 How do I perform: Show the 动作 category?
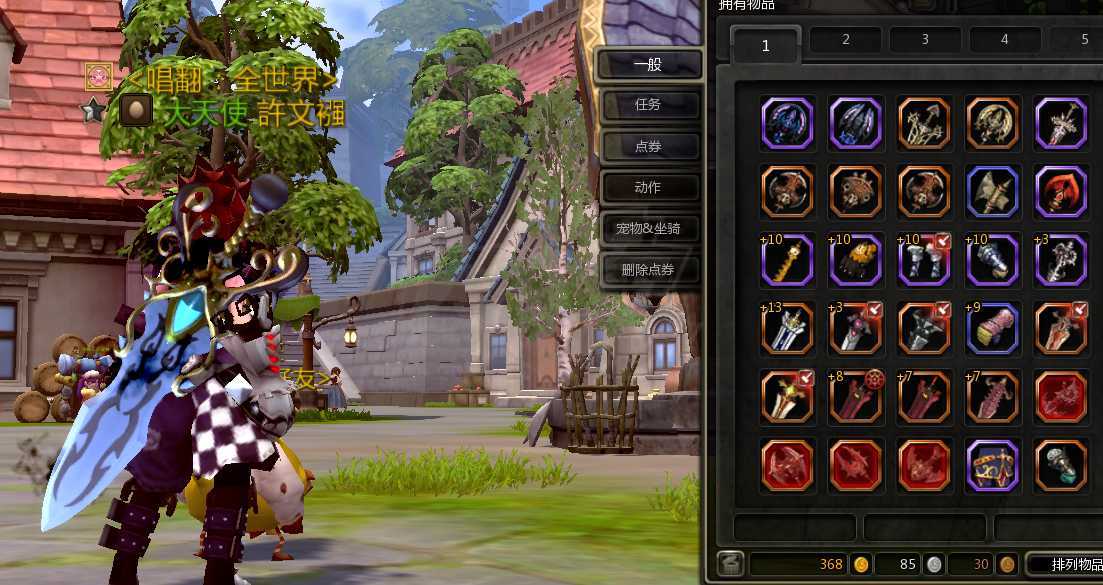coord(648,187)
